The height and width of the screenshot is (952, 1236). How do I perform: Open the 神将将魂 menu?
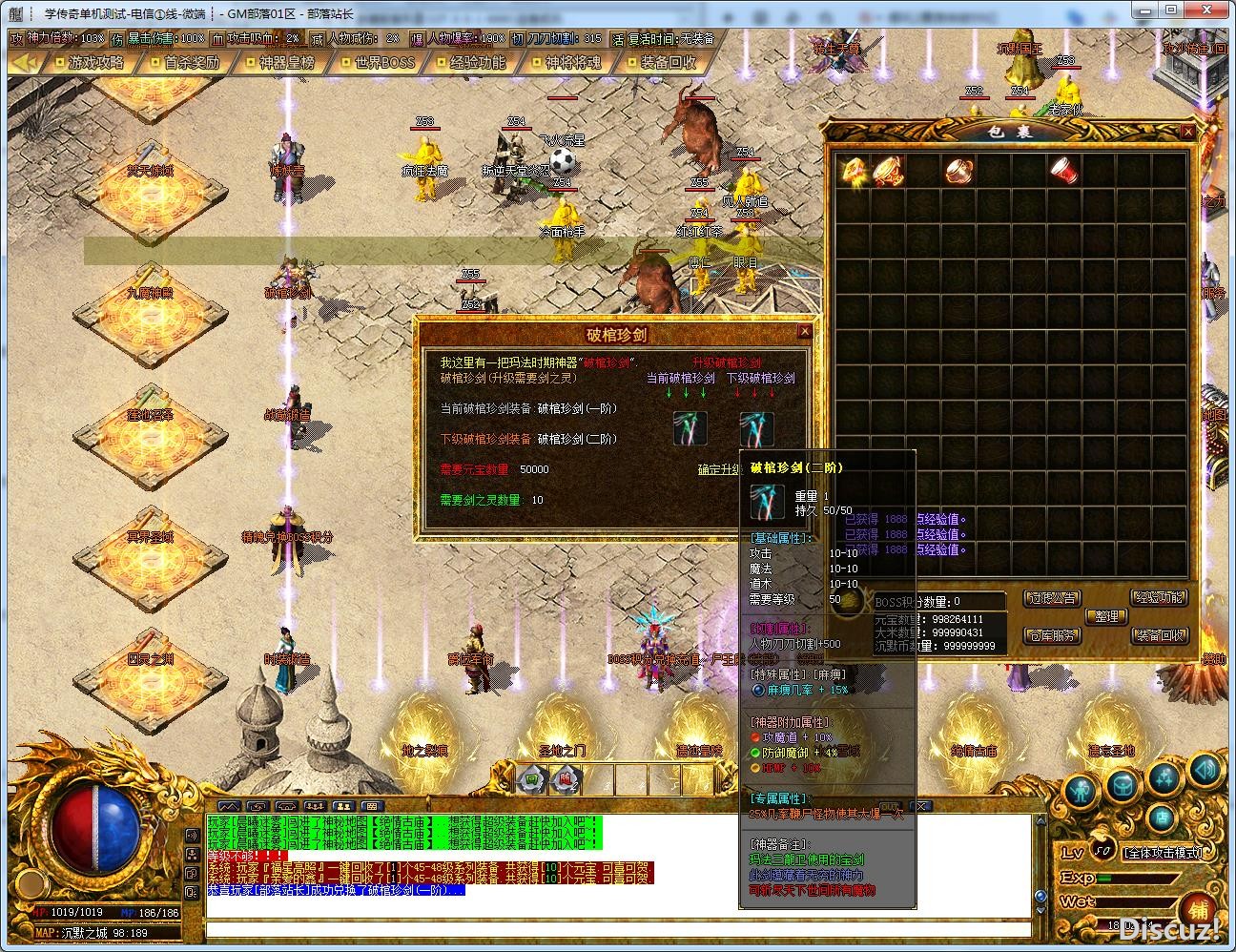click(x=573, y=63)
